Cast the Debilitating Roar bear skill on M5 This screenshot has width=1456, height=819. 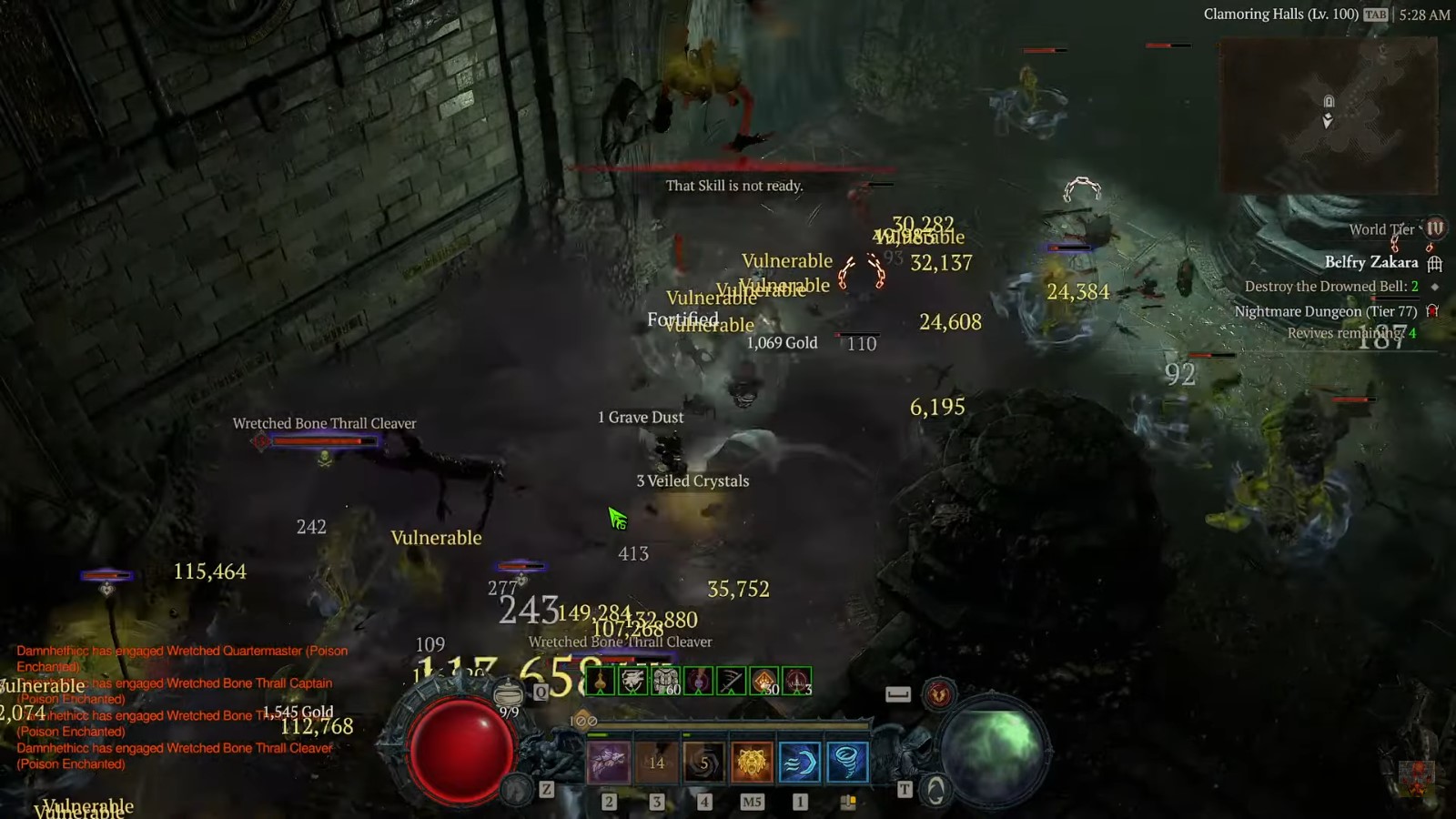751,760
